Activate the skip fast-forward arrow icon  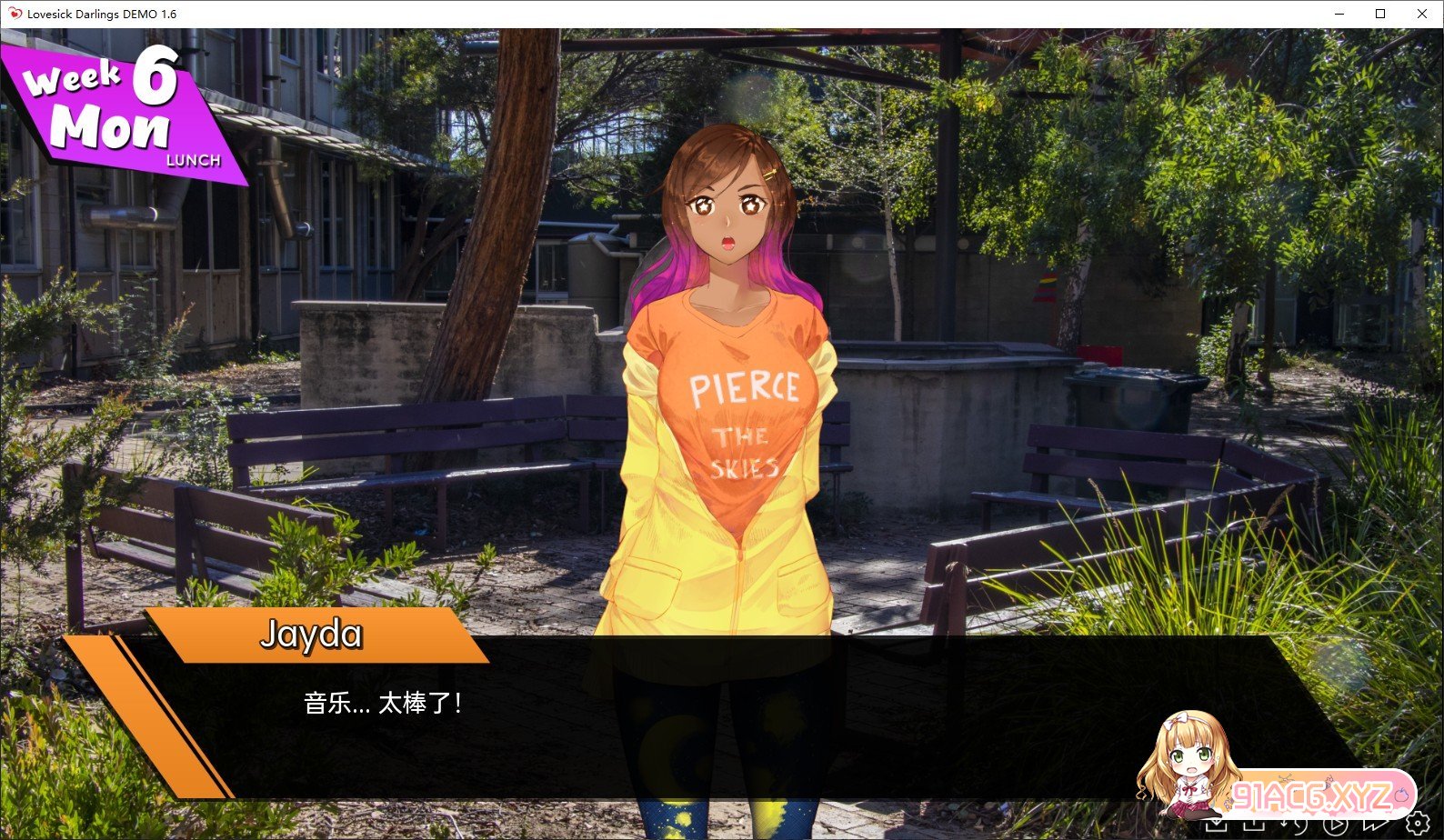pos(1376,825)
